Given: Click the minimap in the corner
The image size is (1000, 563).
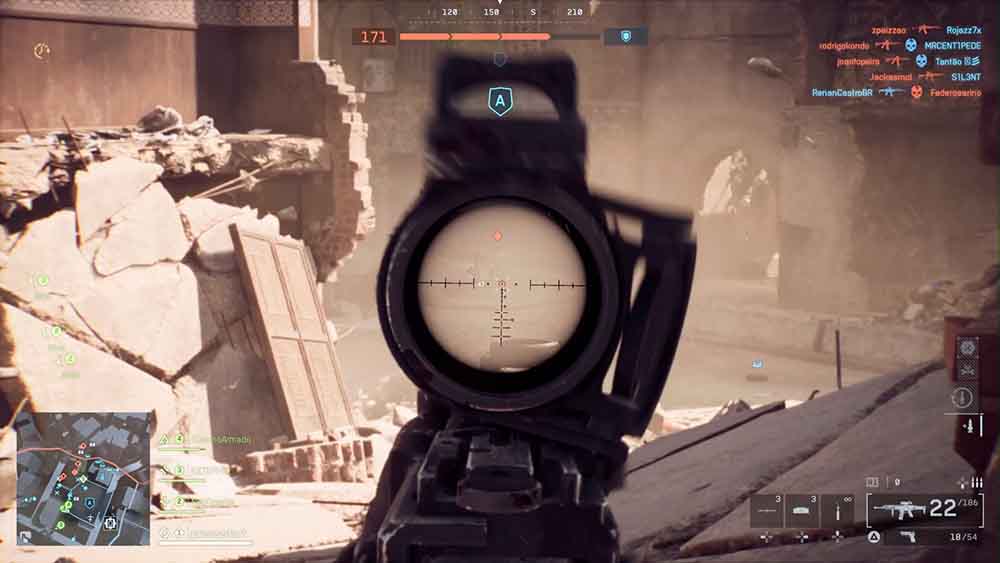Looking at the screenshot, I should pyautogui.click(x=83, y=478).
